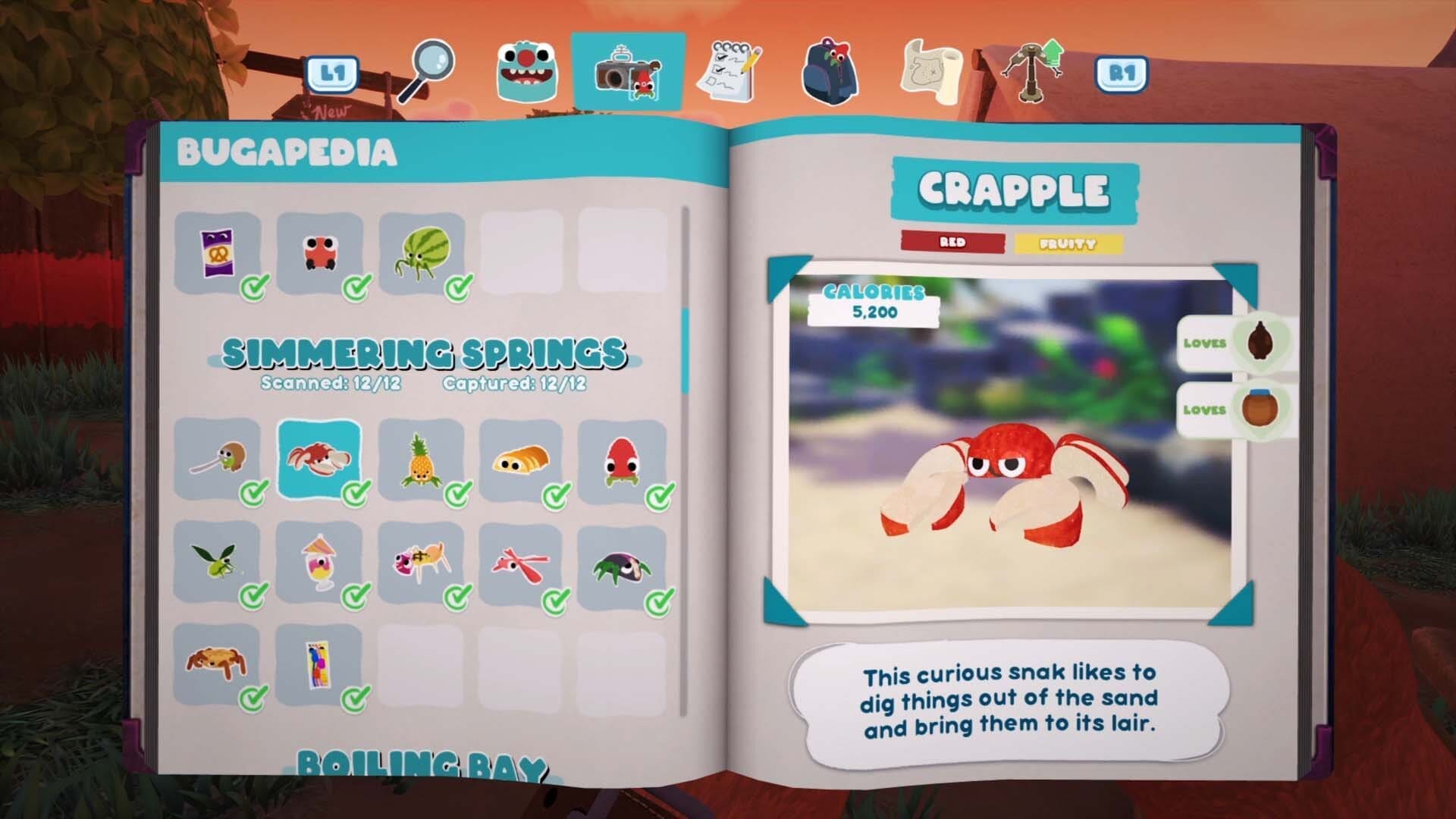Choose the bread loaf bug entry
The width and height of the screenshot is (1456, 819).
click(x=520, y=460)
